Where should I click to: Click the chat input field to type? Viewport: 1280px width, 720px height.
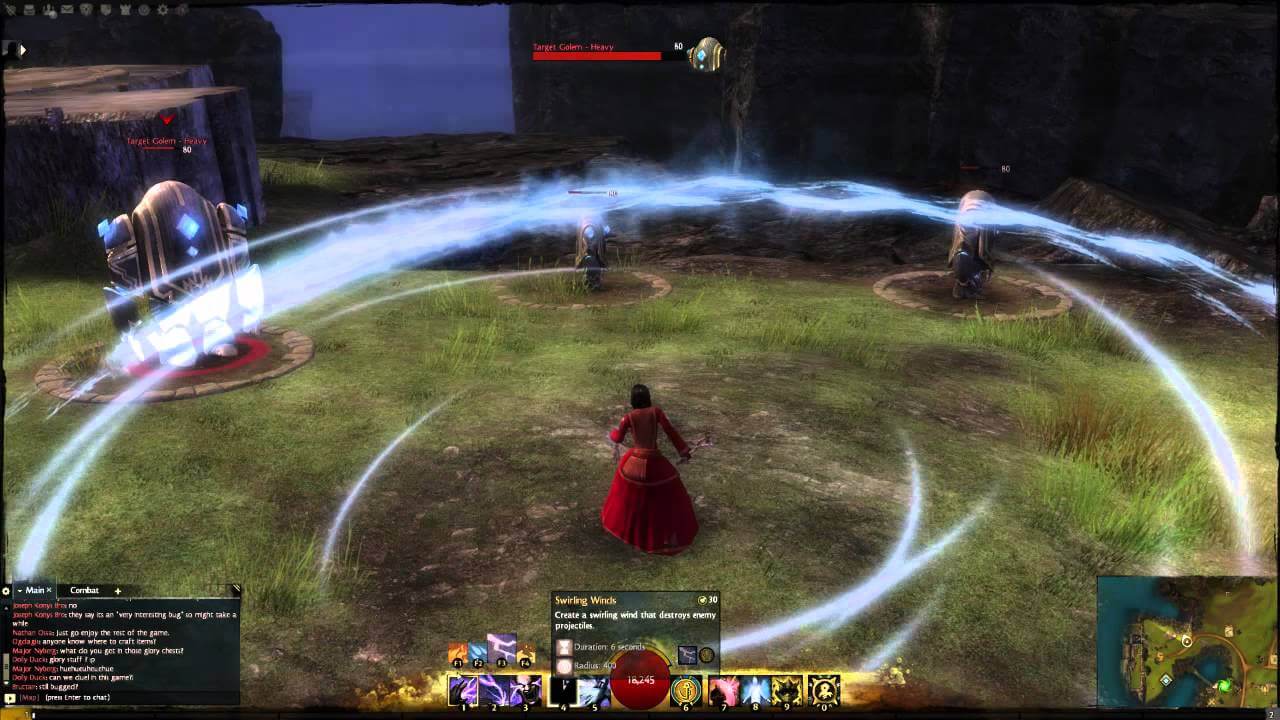tap(100, 697)
